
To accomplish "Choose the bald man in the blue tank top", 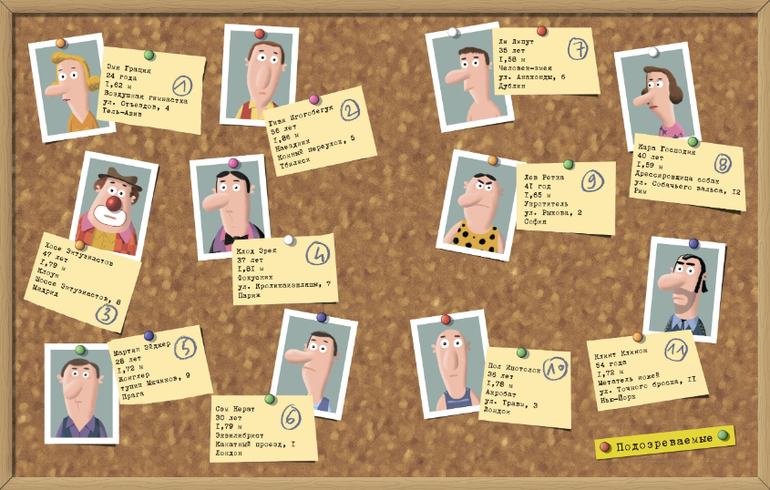I will [450, 363].
